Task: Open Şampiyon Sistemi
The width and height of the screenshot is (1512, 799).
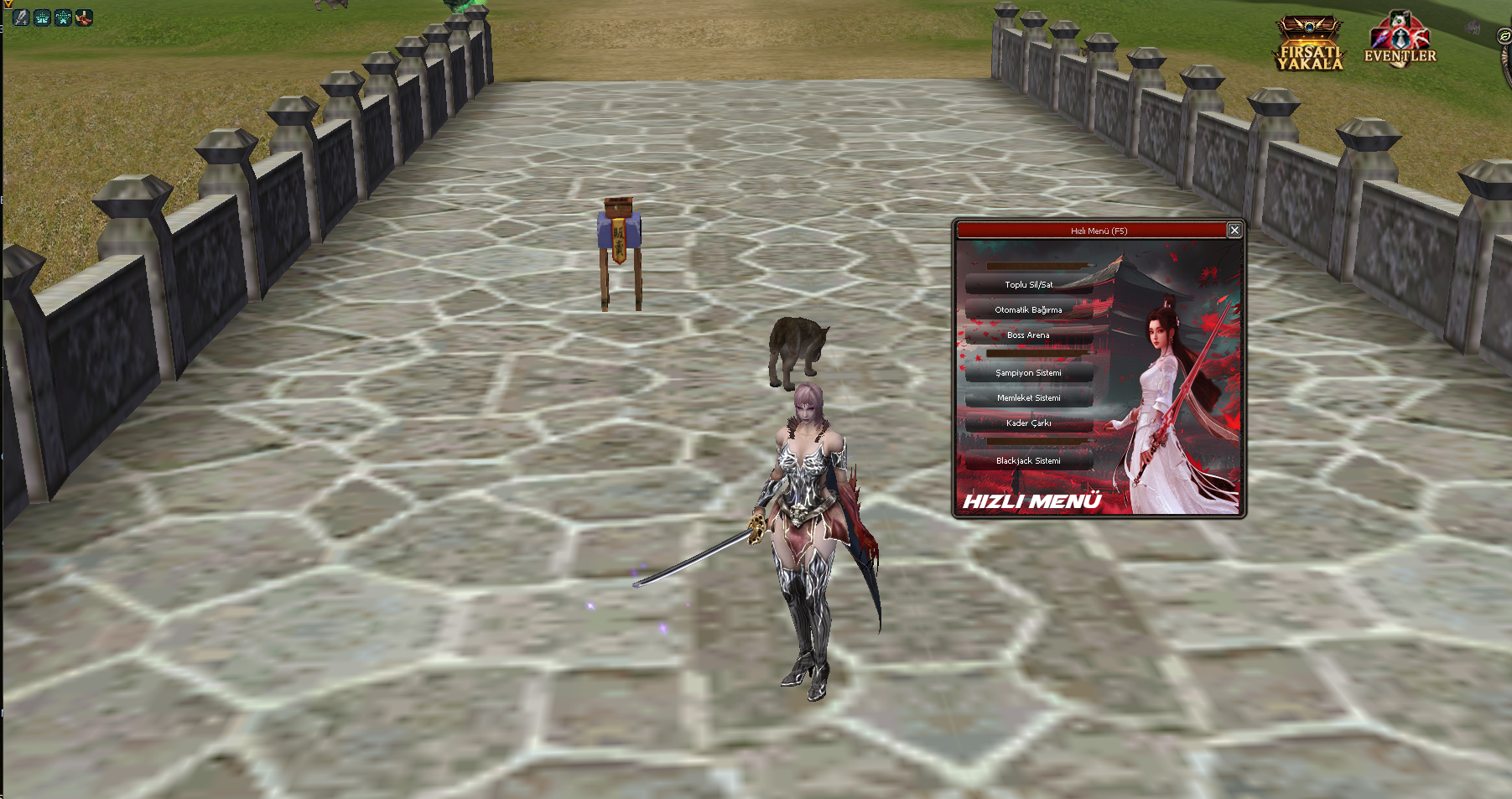Action: [1028, 373]
